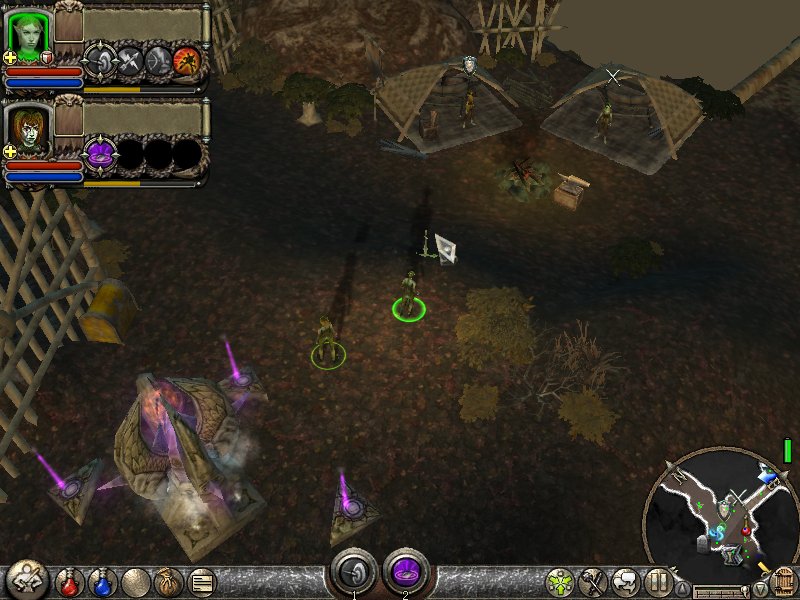800x600 pixels.
Task: Drink a red health potion
Action: 70,581
